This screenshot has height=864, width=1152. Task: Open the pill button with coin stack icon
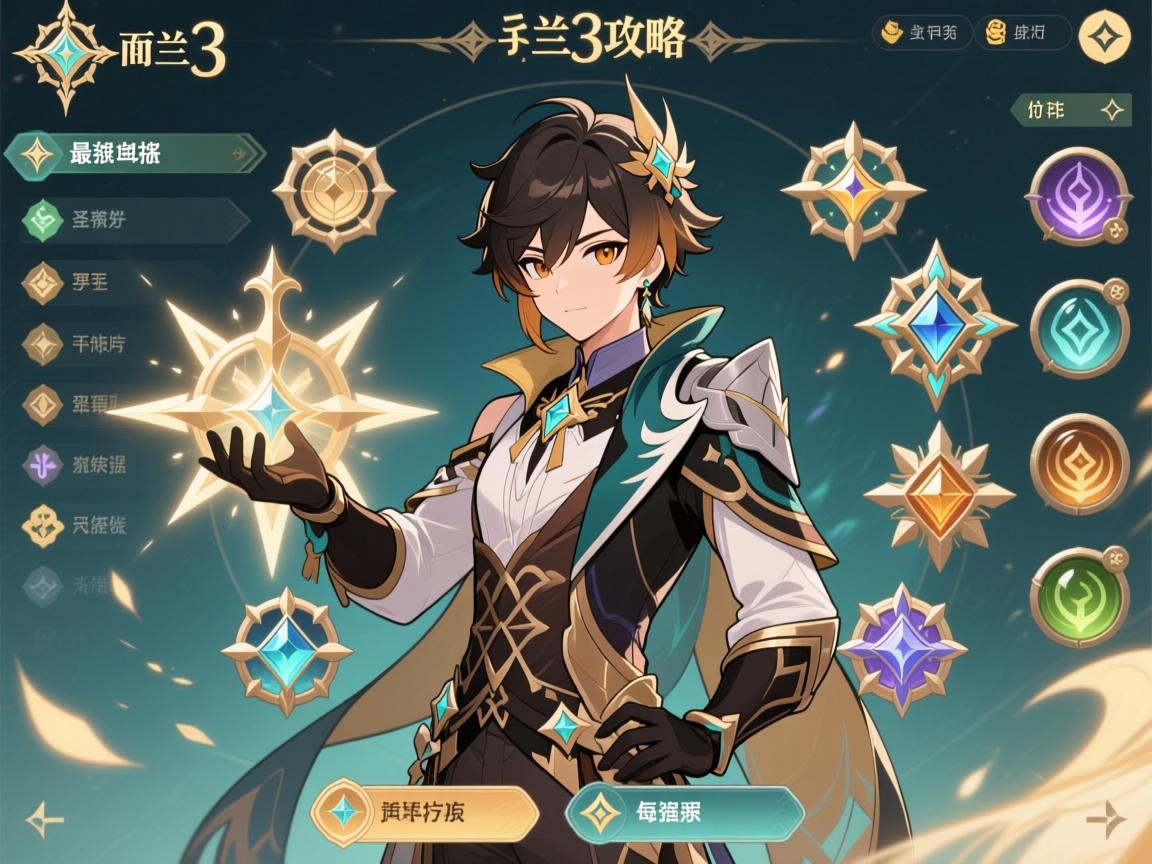tap(1022, 33)
